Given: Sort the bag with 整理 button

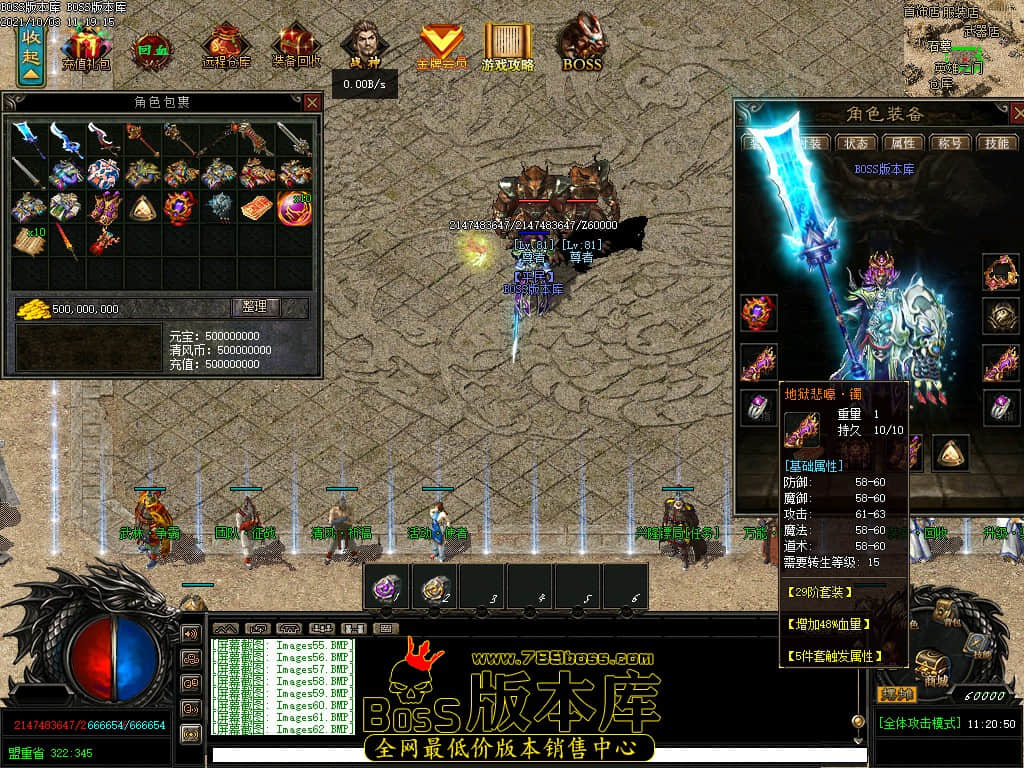Looking at the screenshot, I should (256, 307).
